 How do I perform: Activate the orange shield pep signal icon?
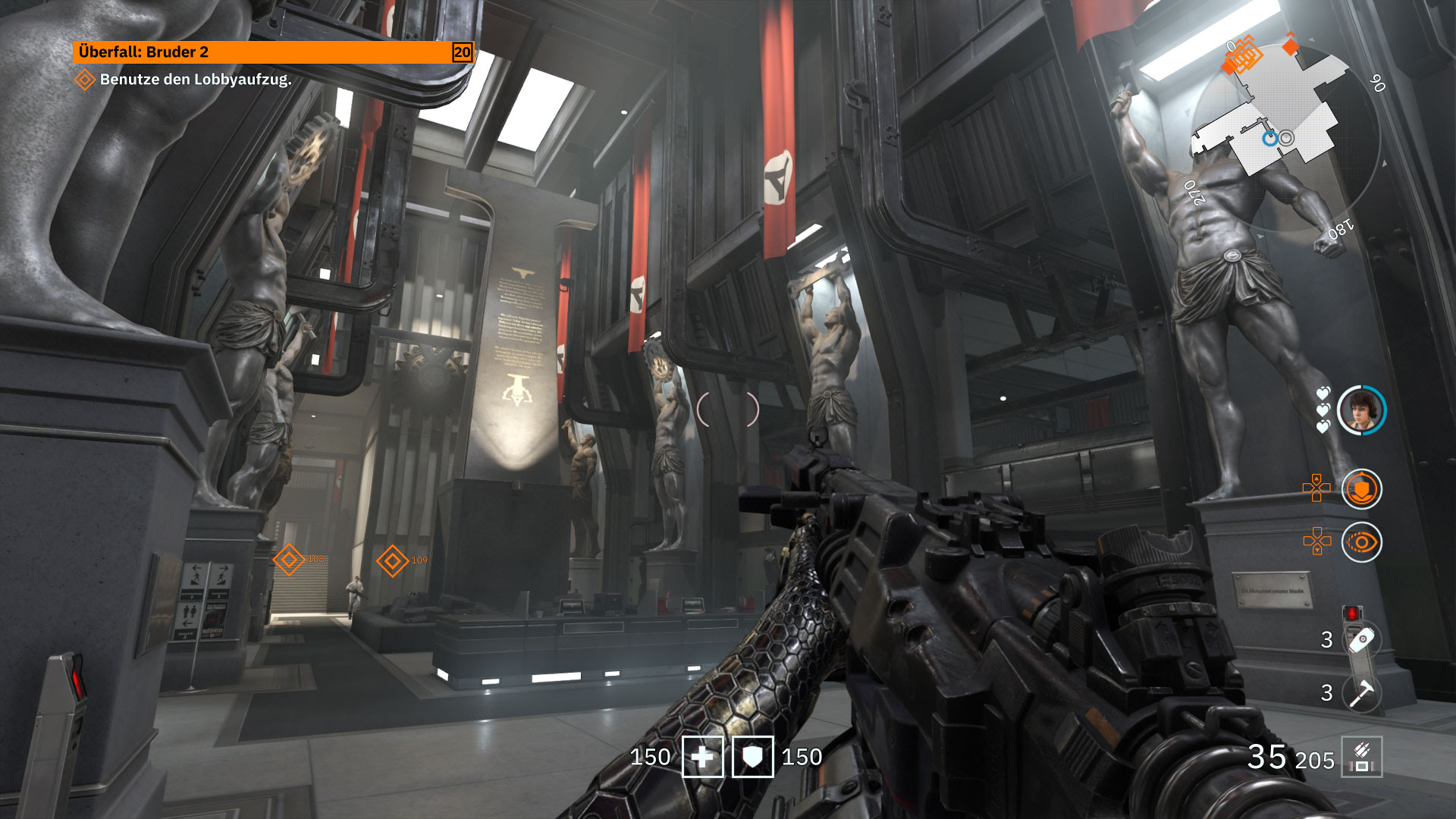click(1361, 489)
